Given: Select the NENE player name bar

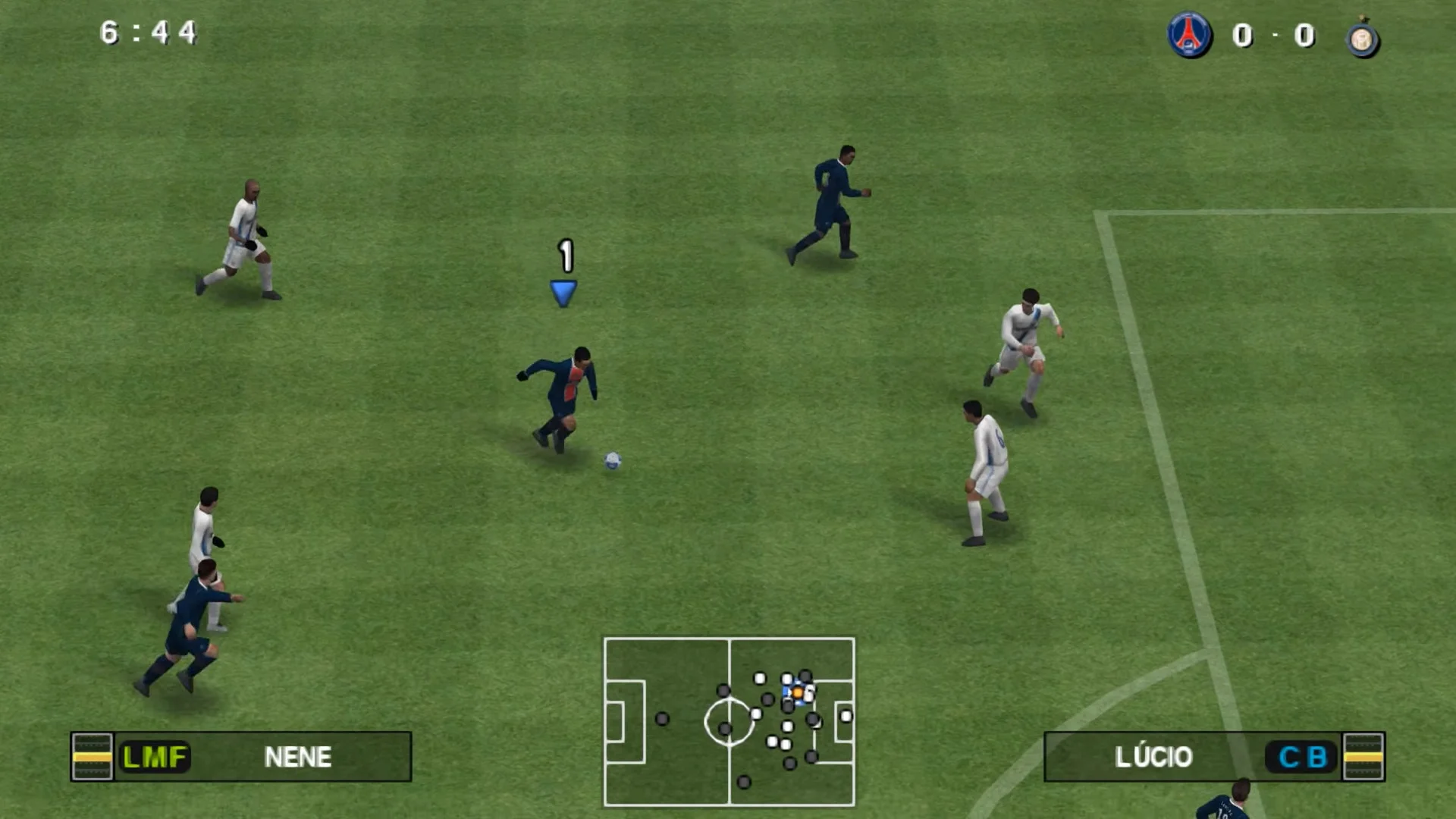Looking at the screenshot, I should (298, 757).
